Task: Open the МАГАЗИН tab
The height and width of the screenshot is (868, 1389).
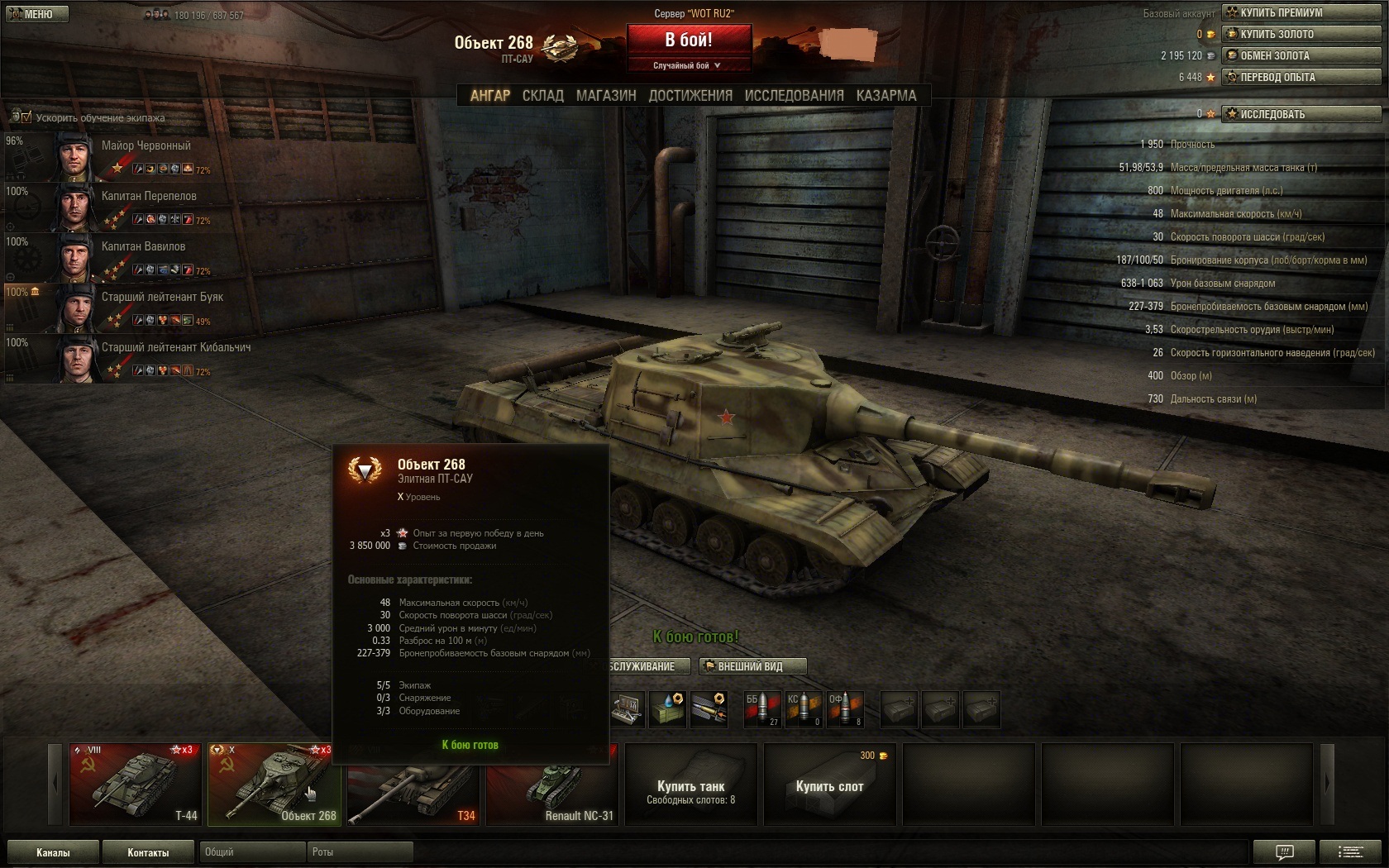Action: coord(606,96)
